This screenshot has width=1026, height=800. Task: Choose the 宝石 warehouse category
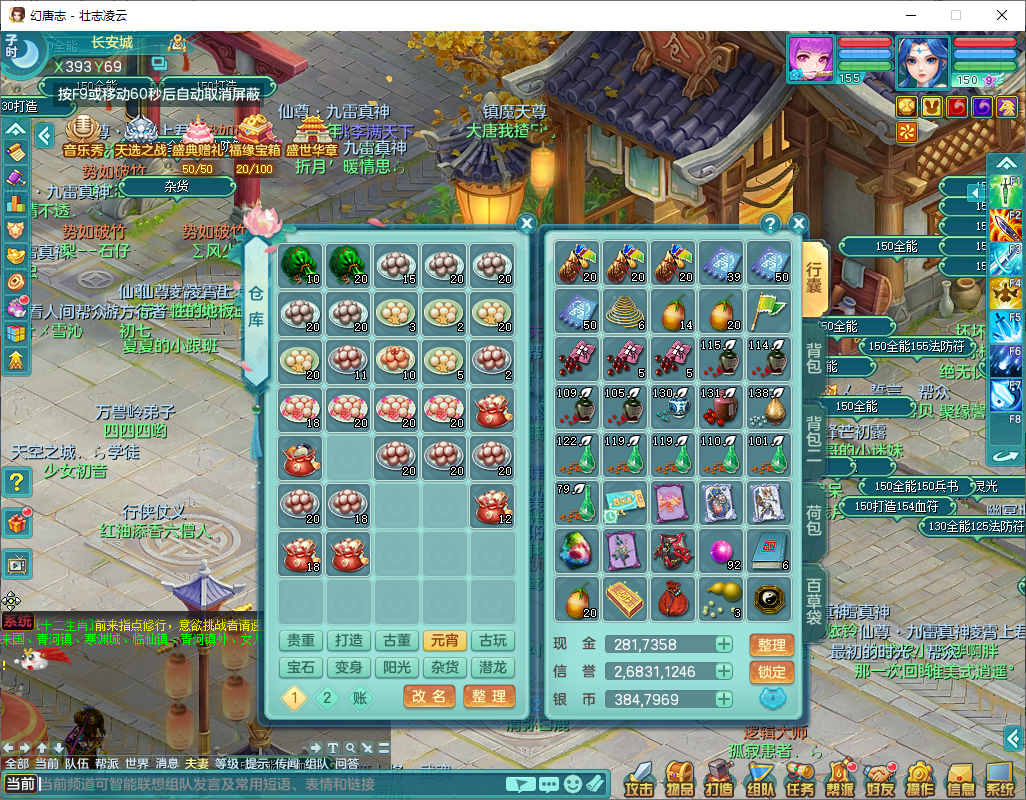(301, 667)
